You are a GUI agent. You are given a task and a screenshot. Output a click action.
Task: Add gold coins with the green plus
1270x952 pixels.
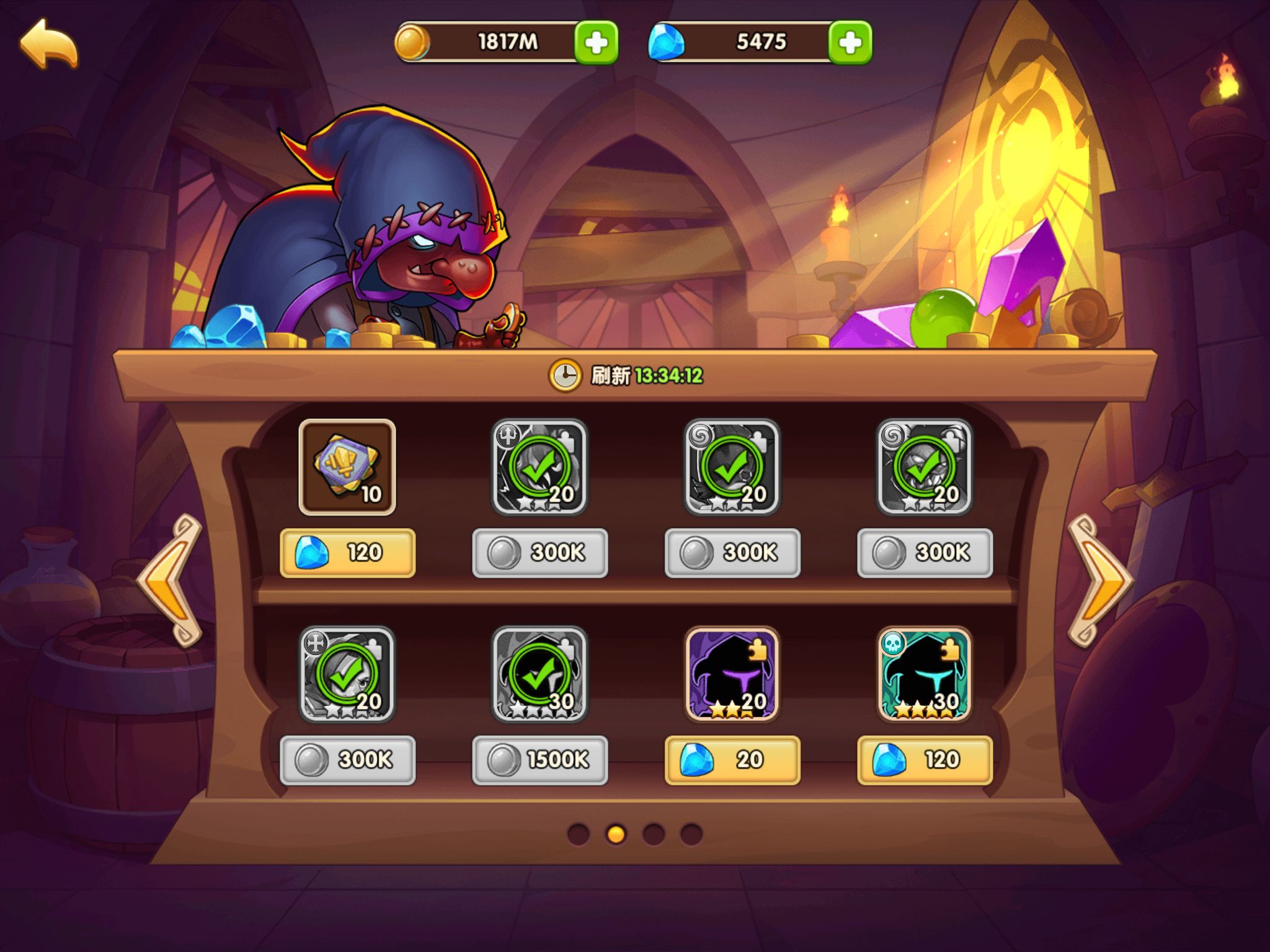click(595, 42)
